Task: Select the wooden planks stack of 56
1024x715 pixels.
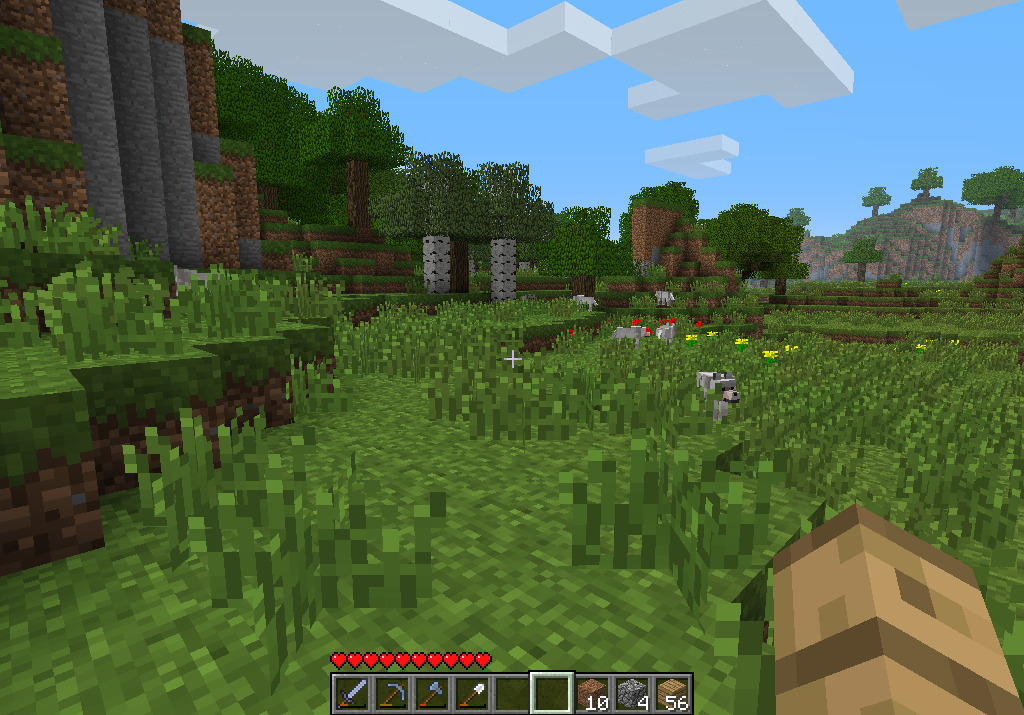Action: click(672, 692)
